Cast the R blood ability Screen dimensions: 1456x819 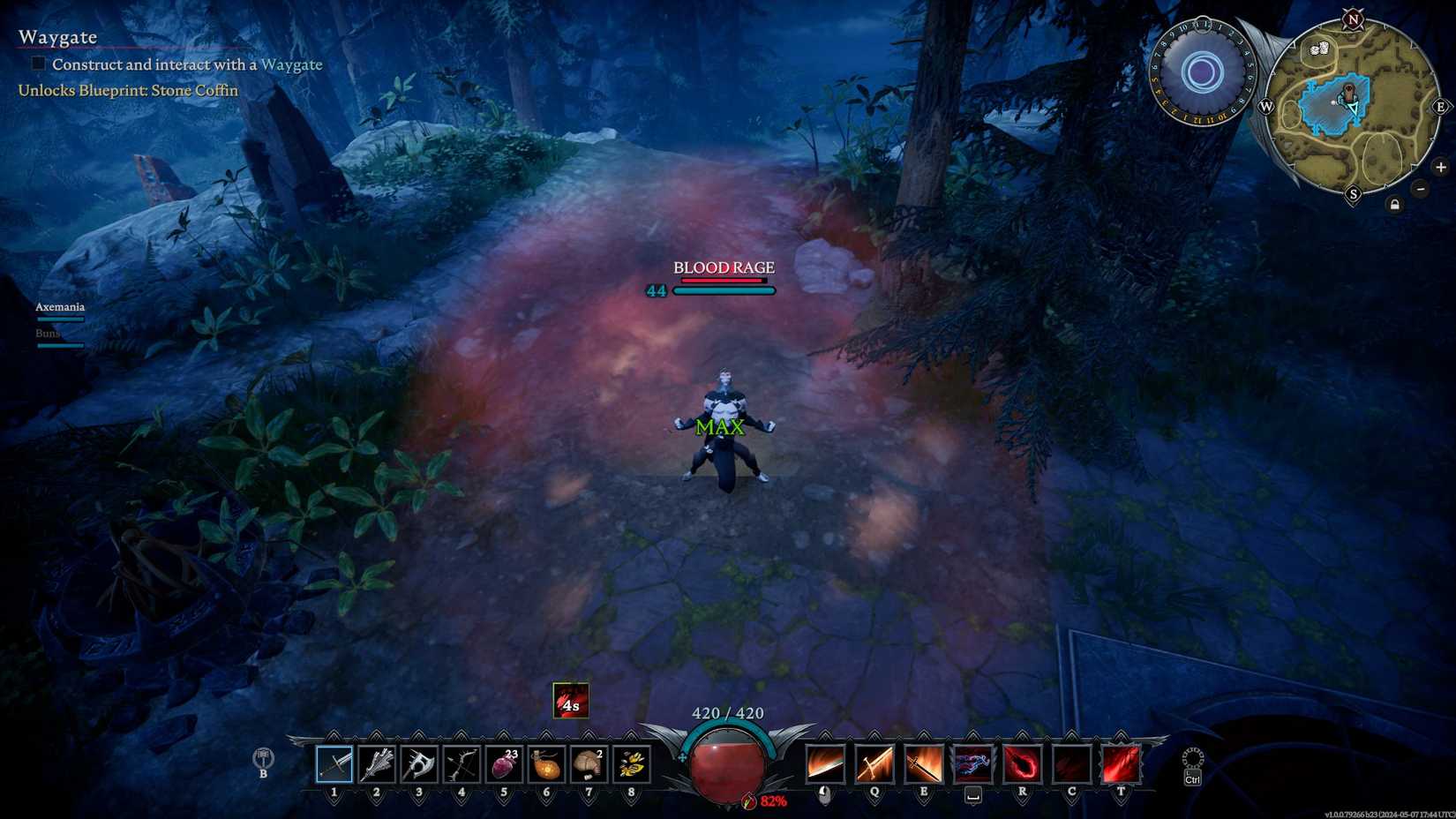coord(1021,763)
